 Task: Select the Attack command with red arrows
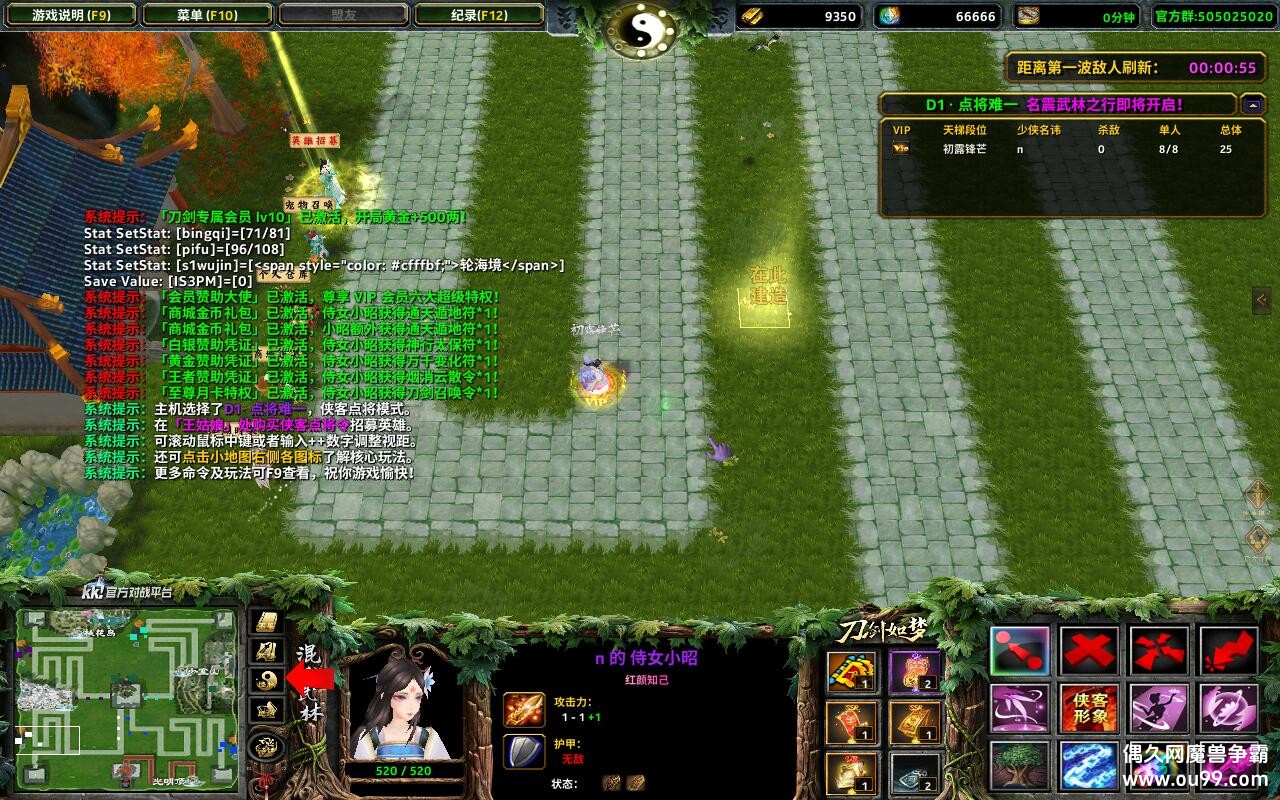pos(1160,652)
